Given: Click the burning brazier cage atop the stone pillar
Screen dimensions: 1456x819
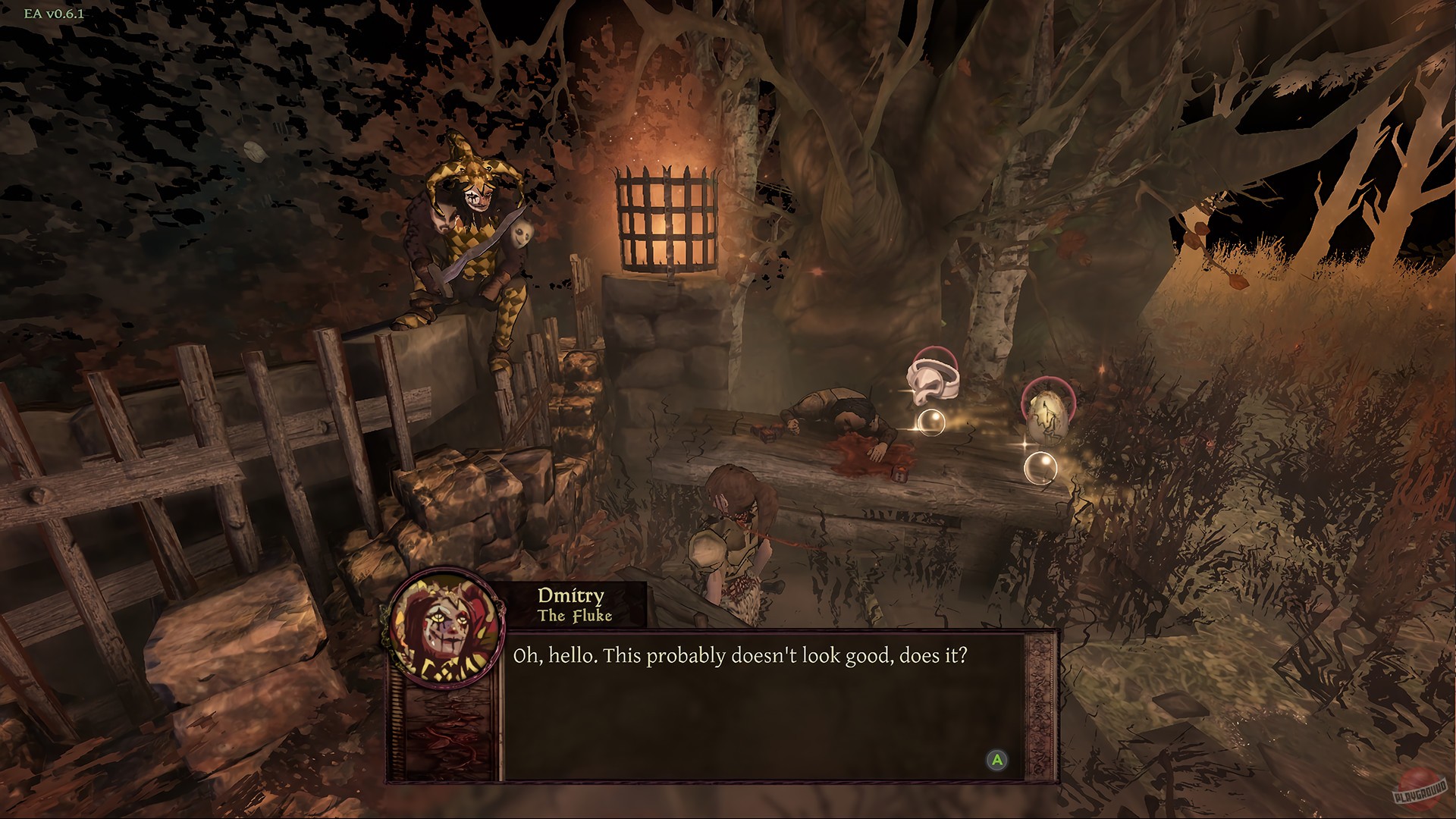Looking at the screenshot, I should point(666,216).
